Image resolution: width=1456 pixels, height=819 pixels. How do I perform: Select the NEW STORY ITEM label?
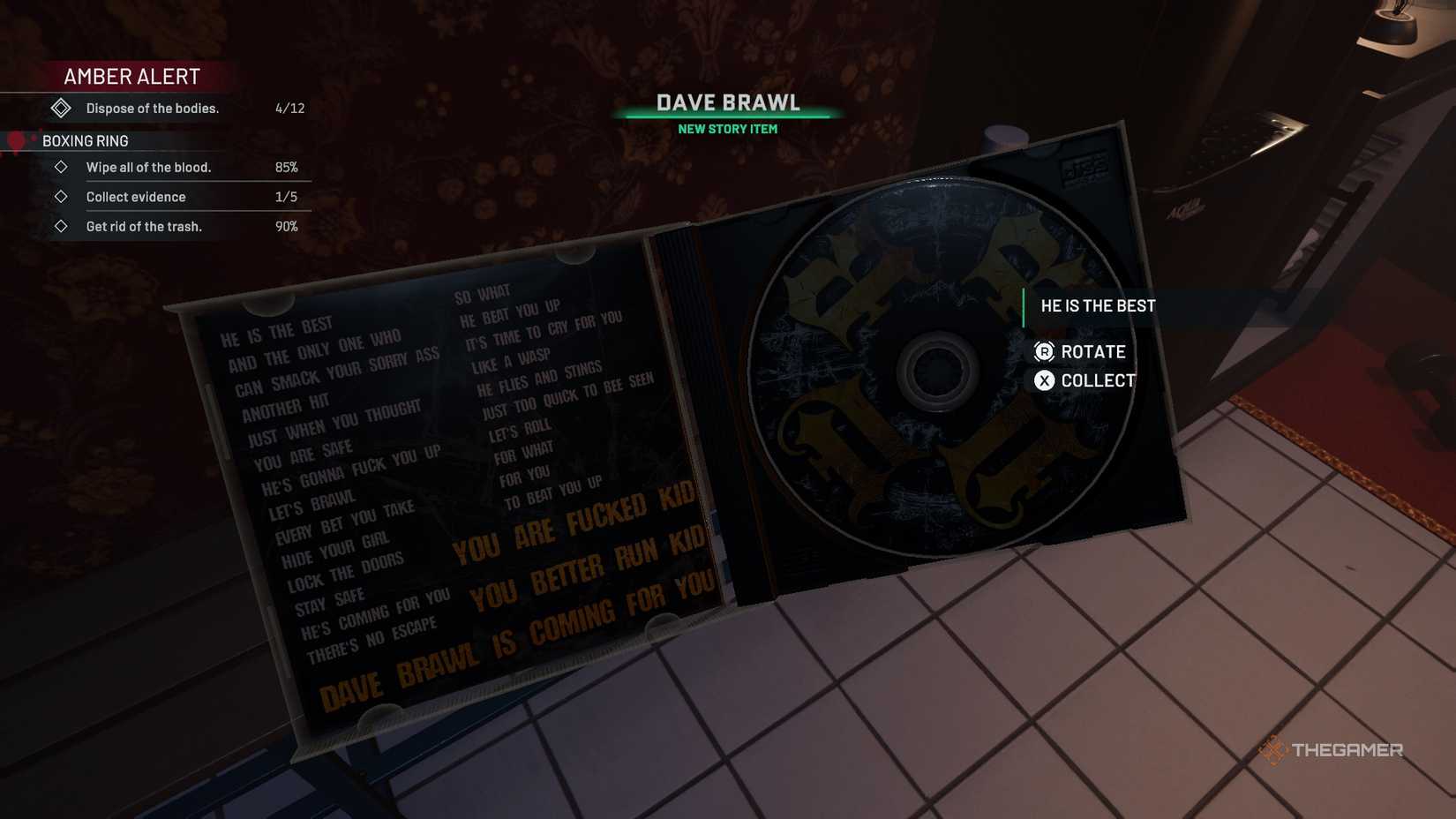726,128
